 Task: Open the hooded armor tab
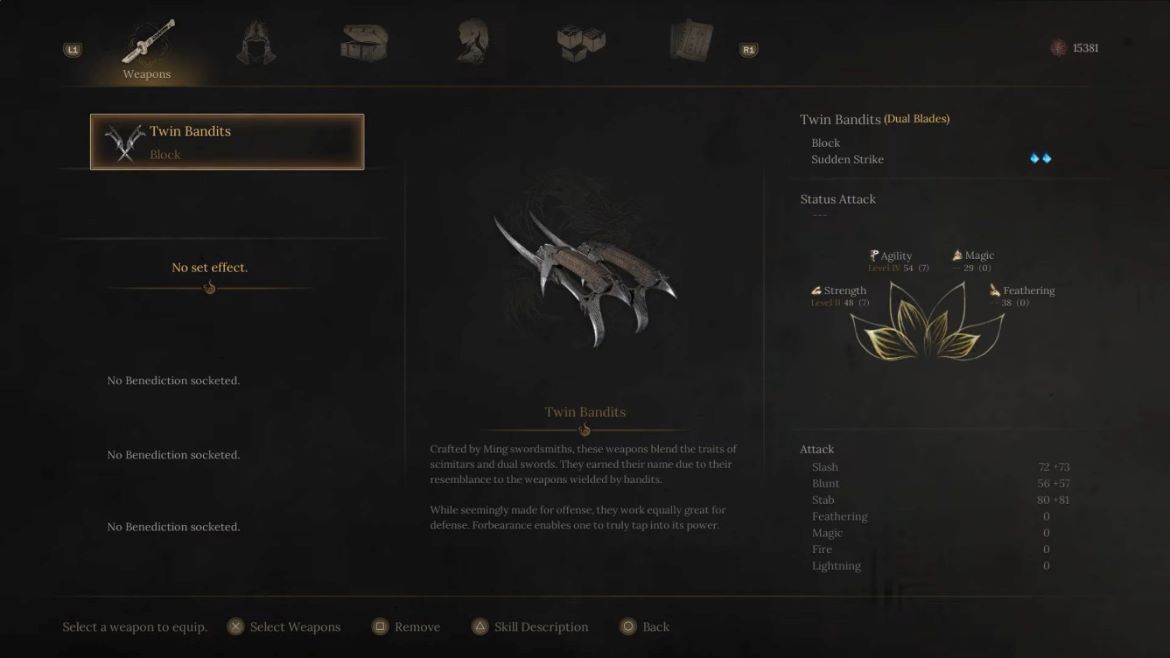(256, 44)
